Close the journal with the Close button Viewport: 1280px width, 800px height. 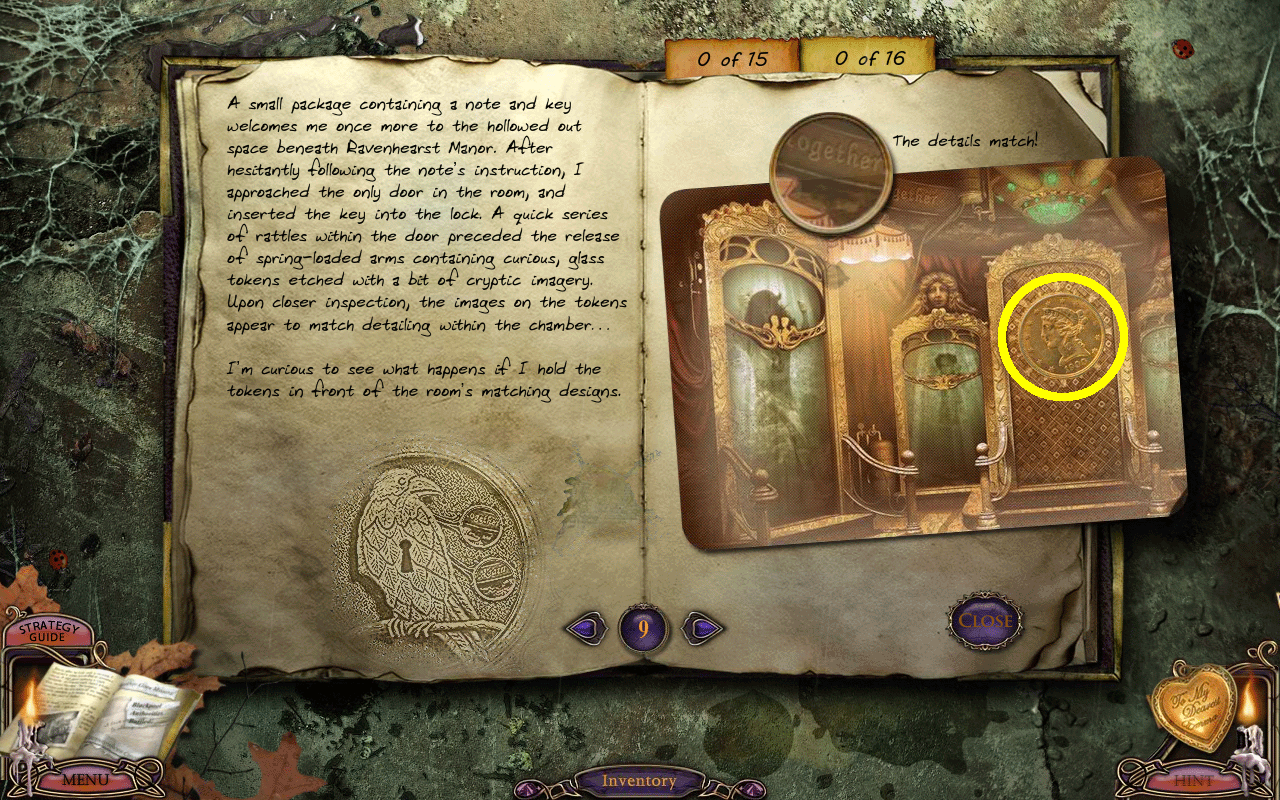click(985, 621)
